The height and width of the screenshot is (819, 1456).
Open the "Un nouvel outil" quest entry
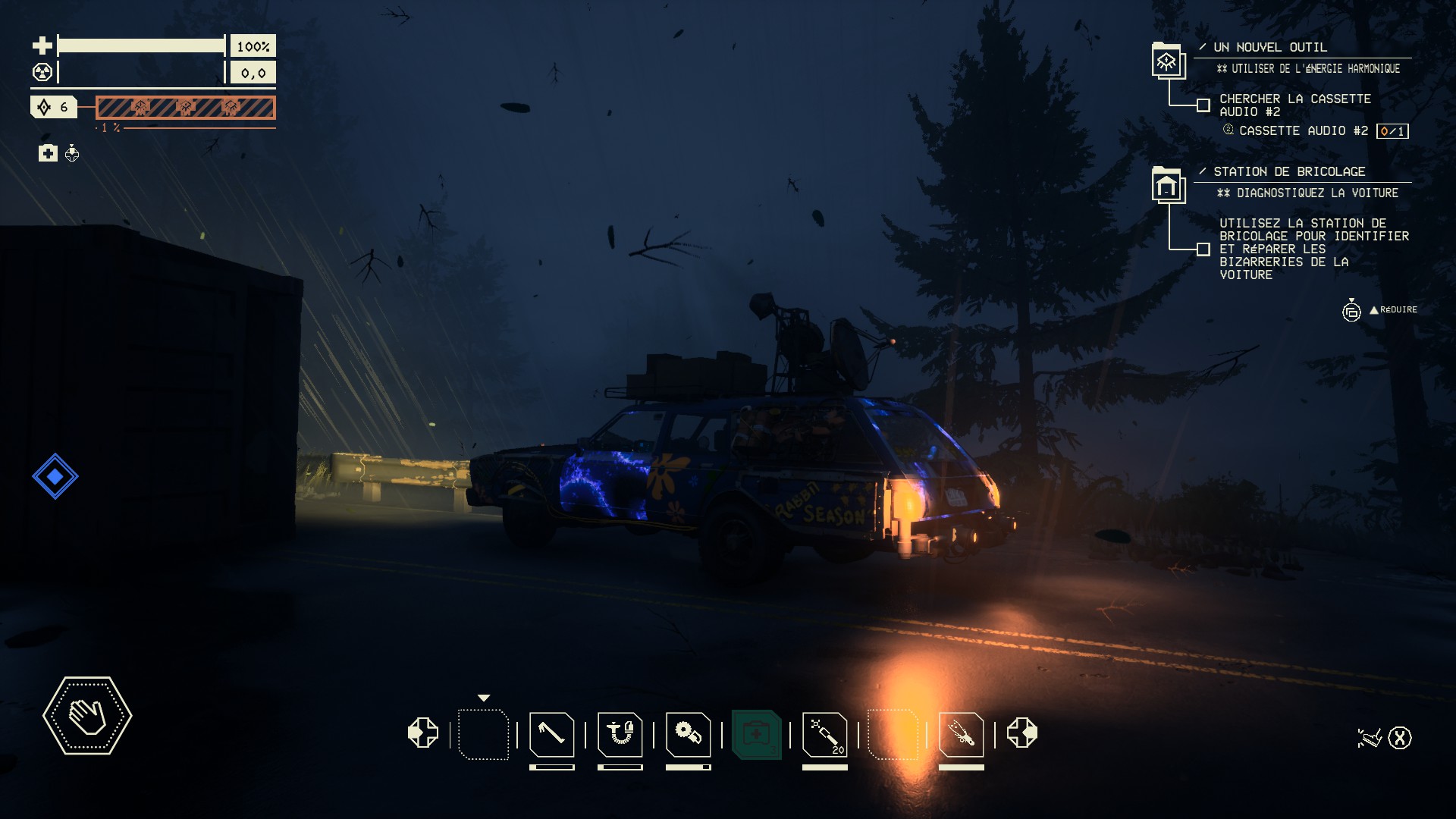click(x=1270, y=47)
